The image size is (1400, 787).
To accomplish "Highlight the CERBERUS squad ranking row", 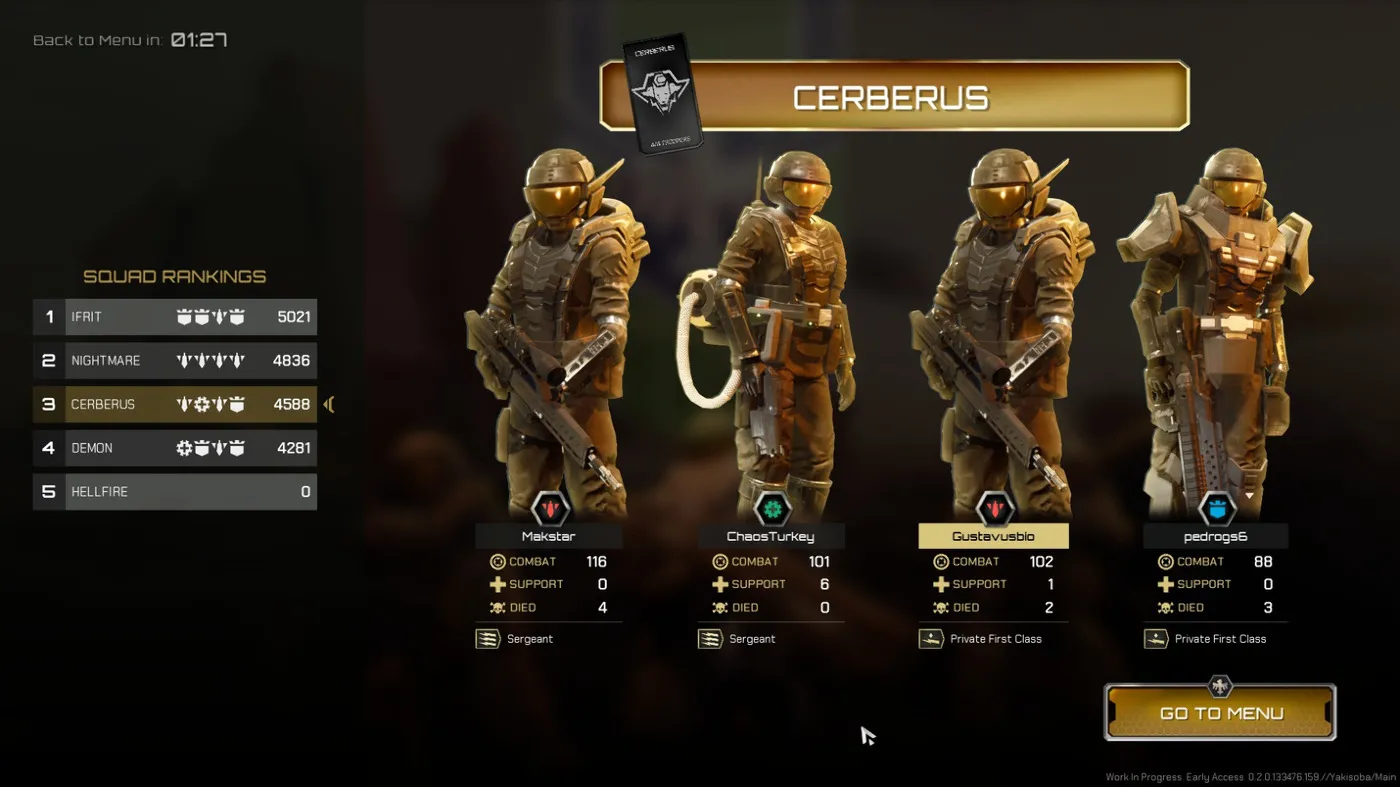I will pos(175,405).
